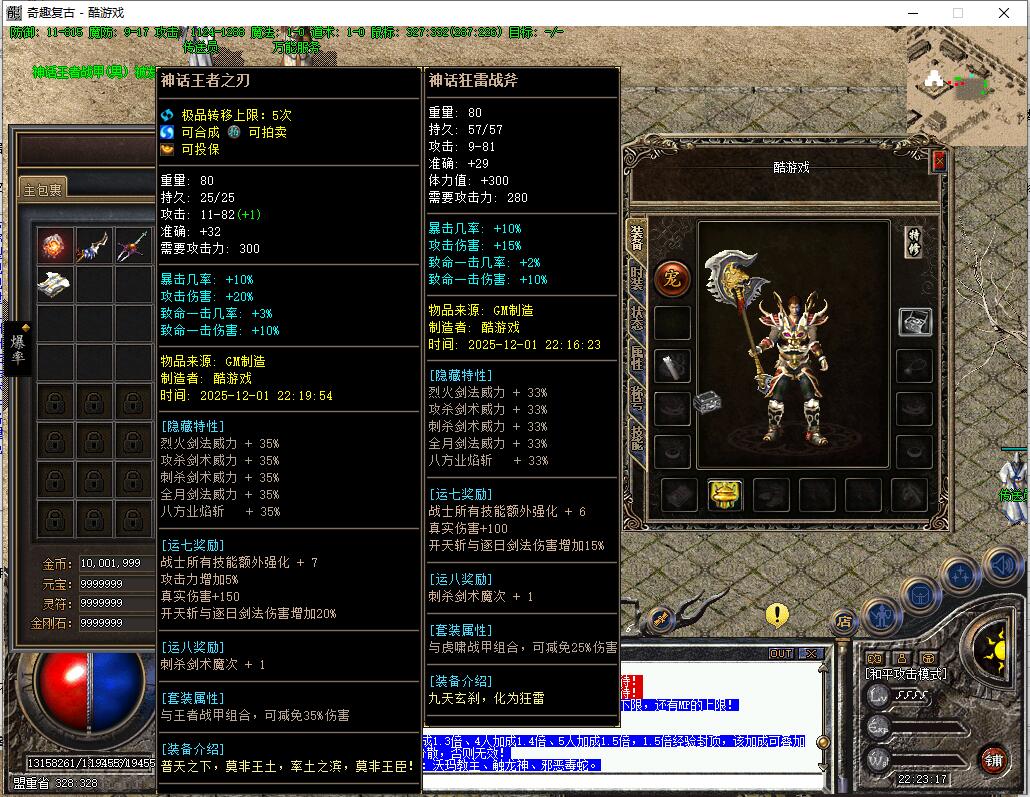This screenshot has width=1030, height=797.
Task: Minimize the game window
Action: coord(912,14)
